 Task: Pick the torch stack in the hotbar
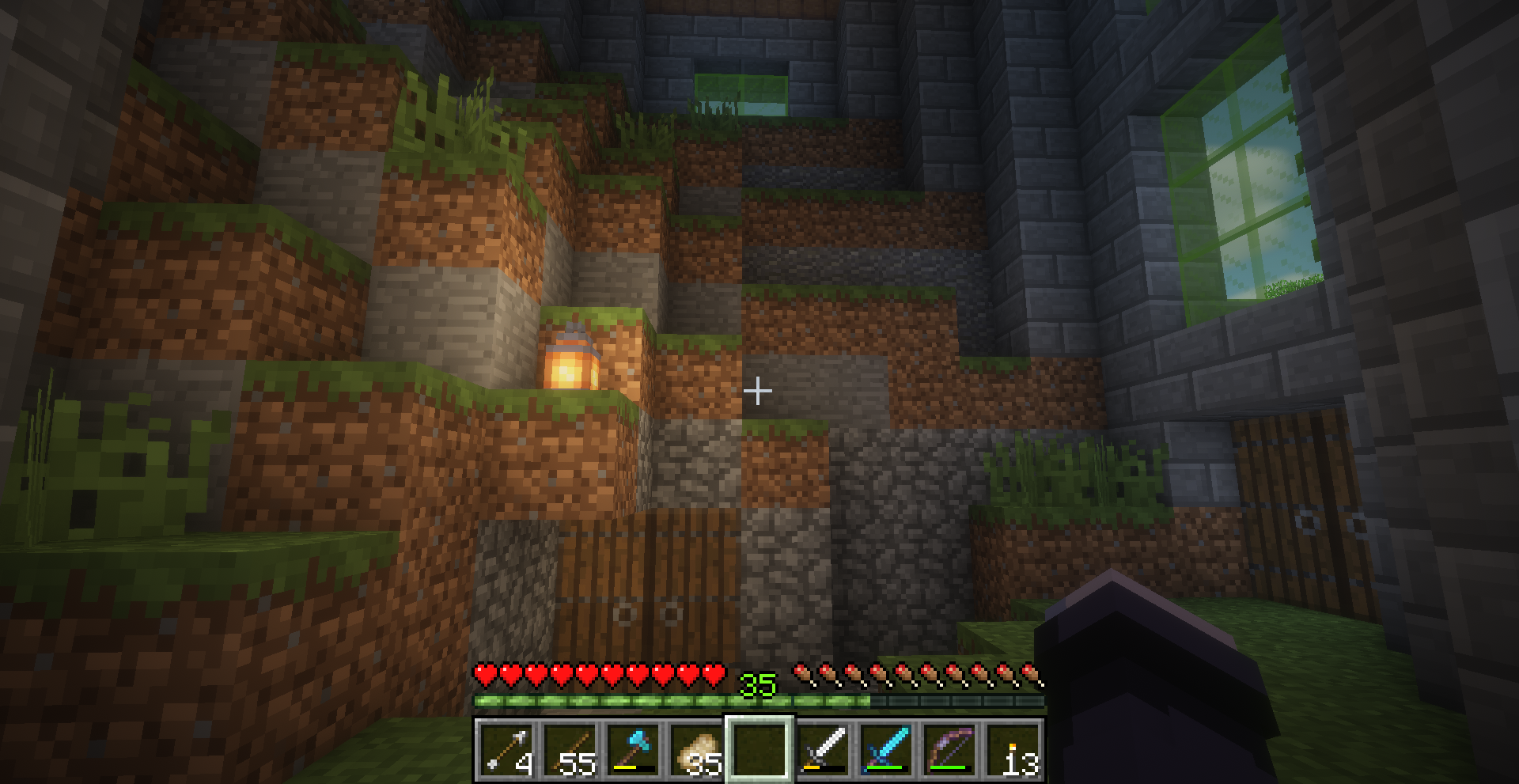pyautogui.click(x=1013, y=748)
